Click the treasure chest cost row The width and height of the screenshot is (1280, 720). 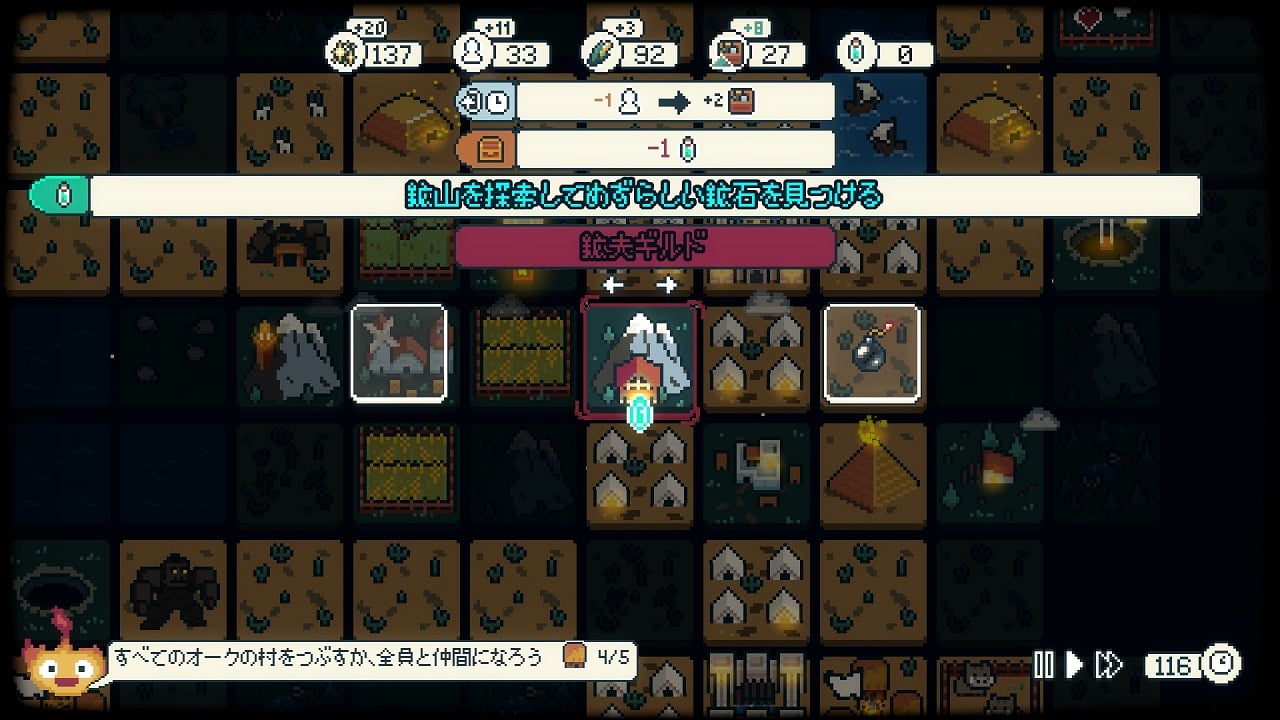coord(645,150)
